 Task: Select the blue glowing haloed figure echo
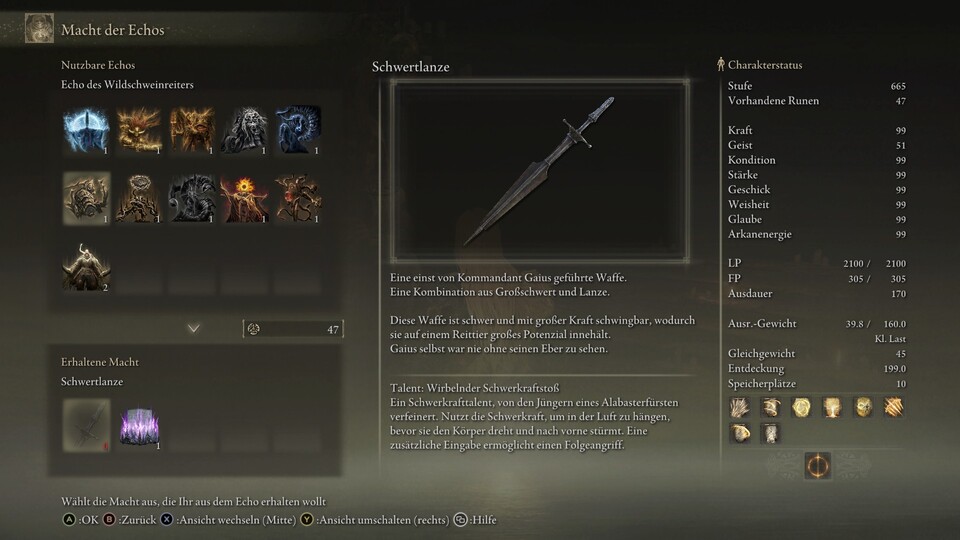[86, 129]
